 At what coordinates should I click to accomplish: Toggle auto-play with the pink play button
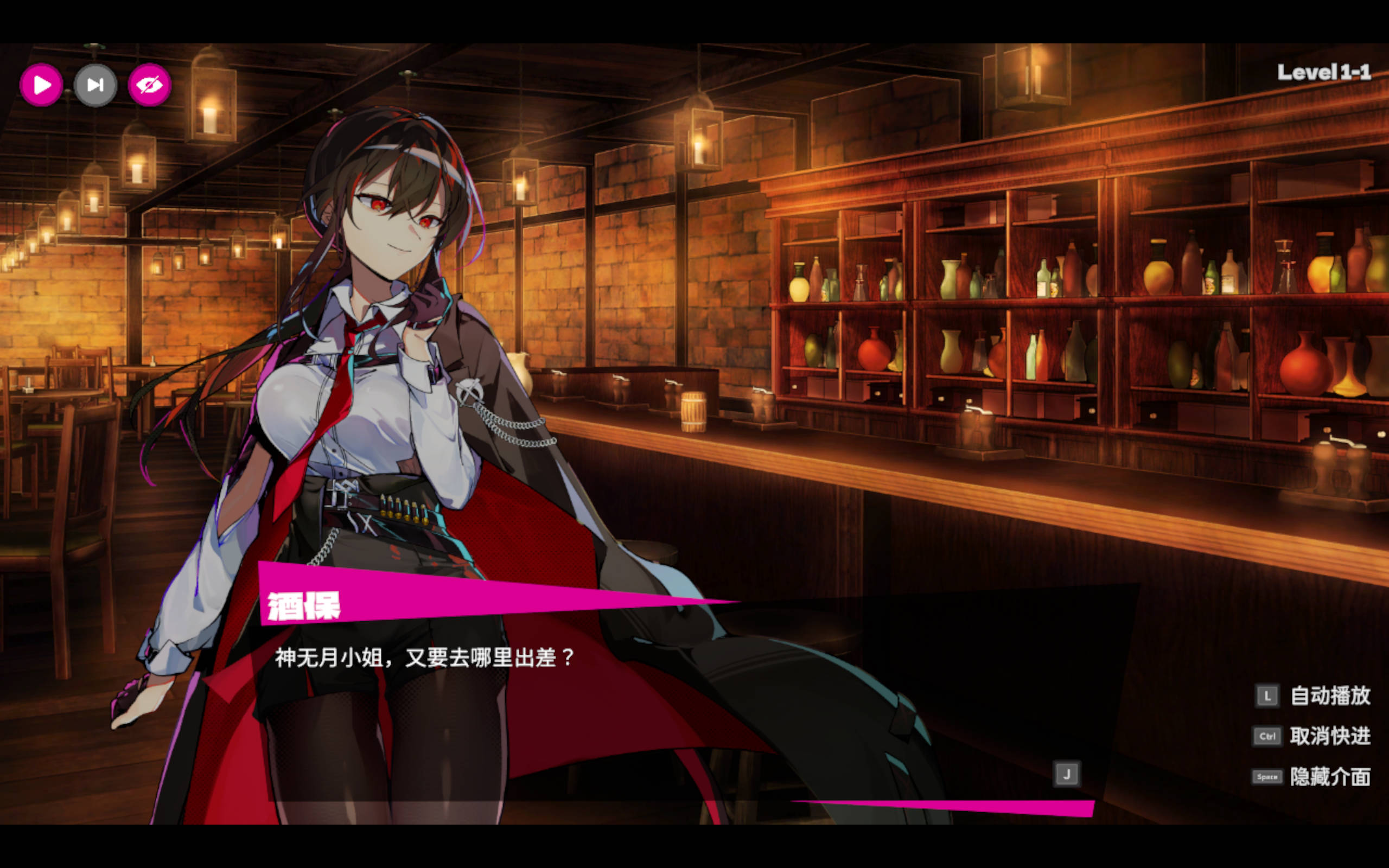pos(41,85)
